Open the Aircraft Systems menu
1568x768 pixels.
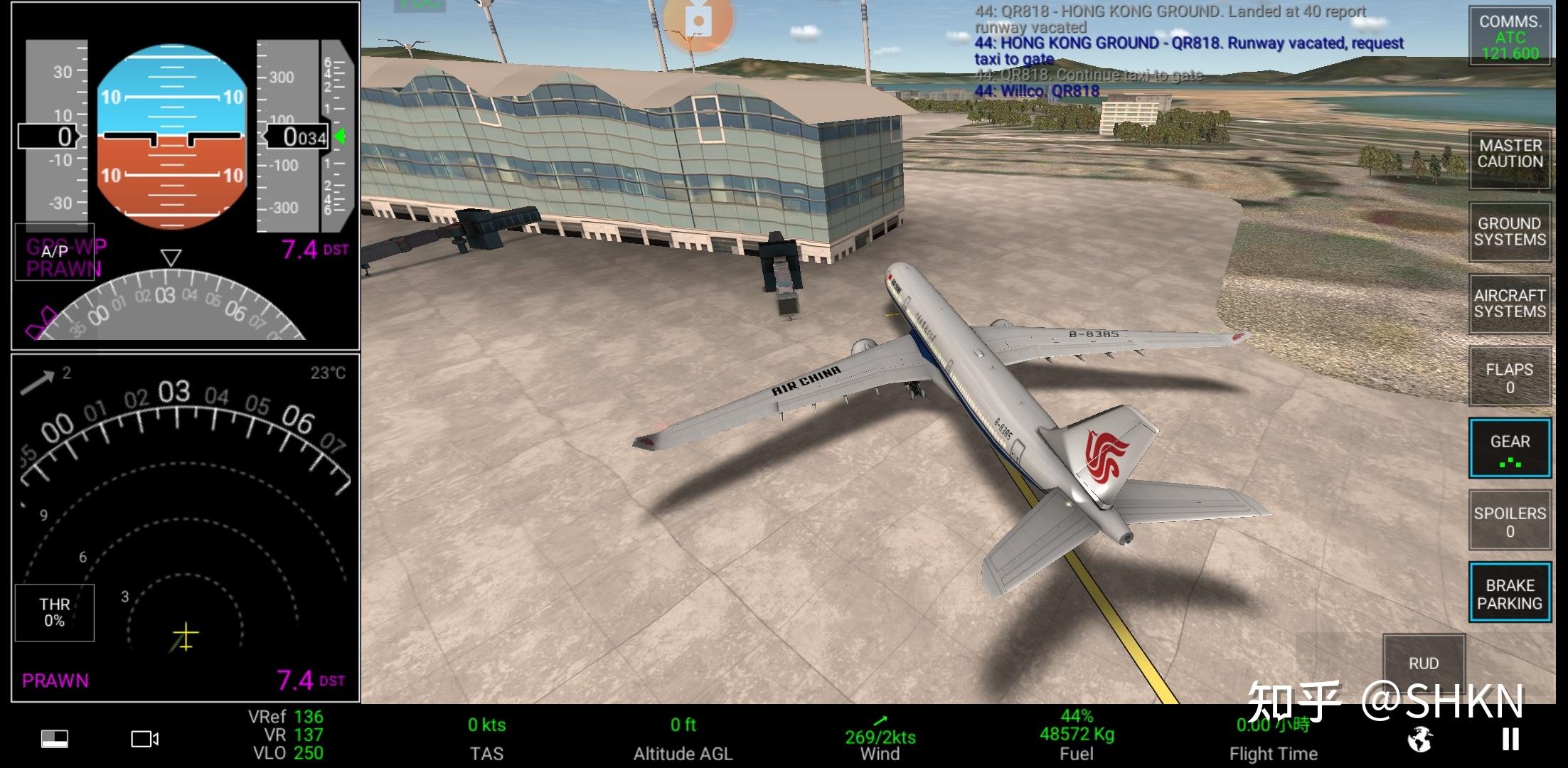[x=1510, y=304]
